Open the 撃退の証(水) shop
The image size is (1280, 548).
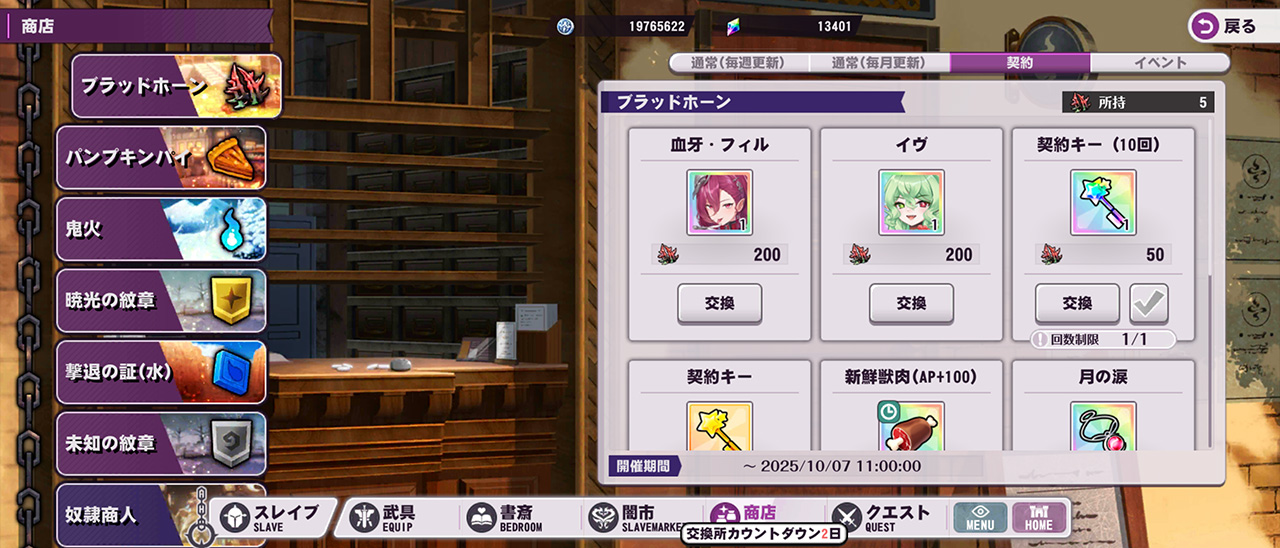(161, 372)
